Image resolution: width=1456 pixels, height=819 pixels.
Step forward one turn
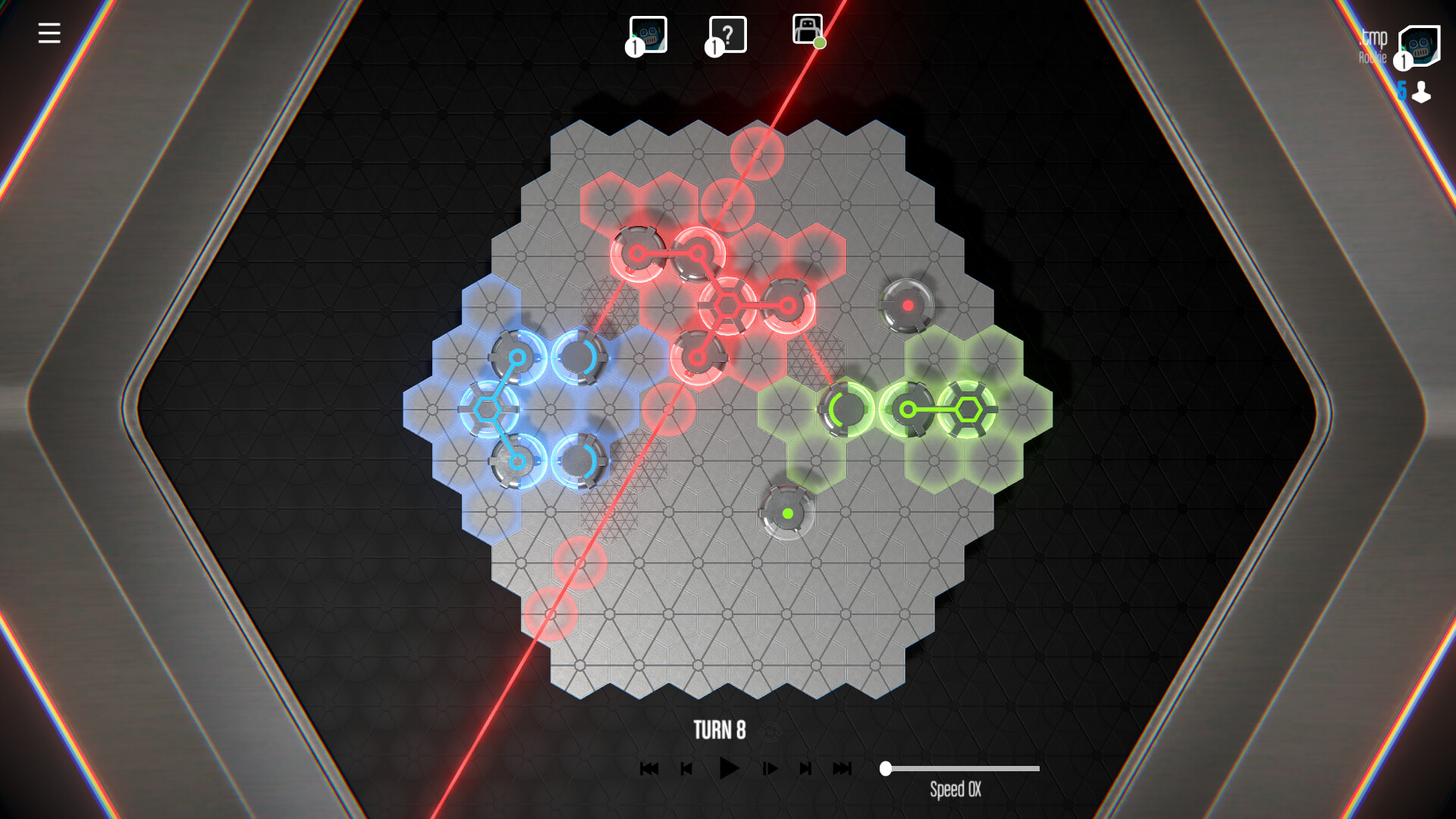coord(771,767)
